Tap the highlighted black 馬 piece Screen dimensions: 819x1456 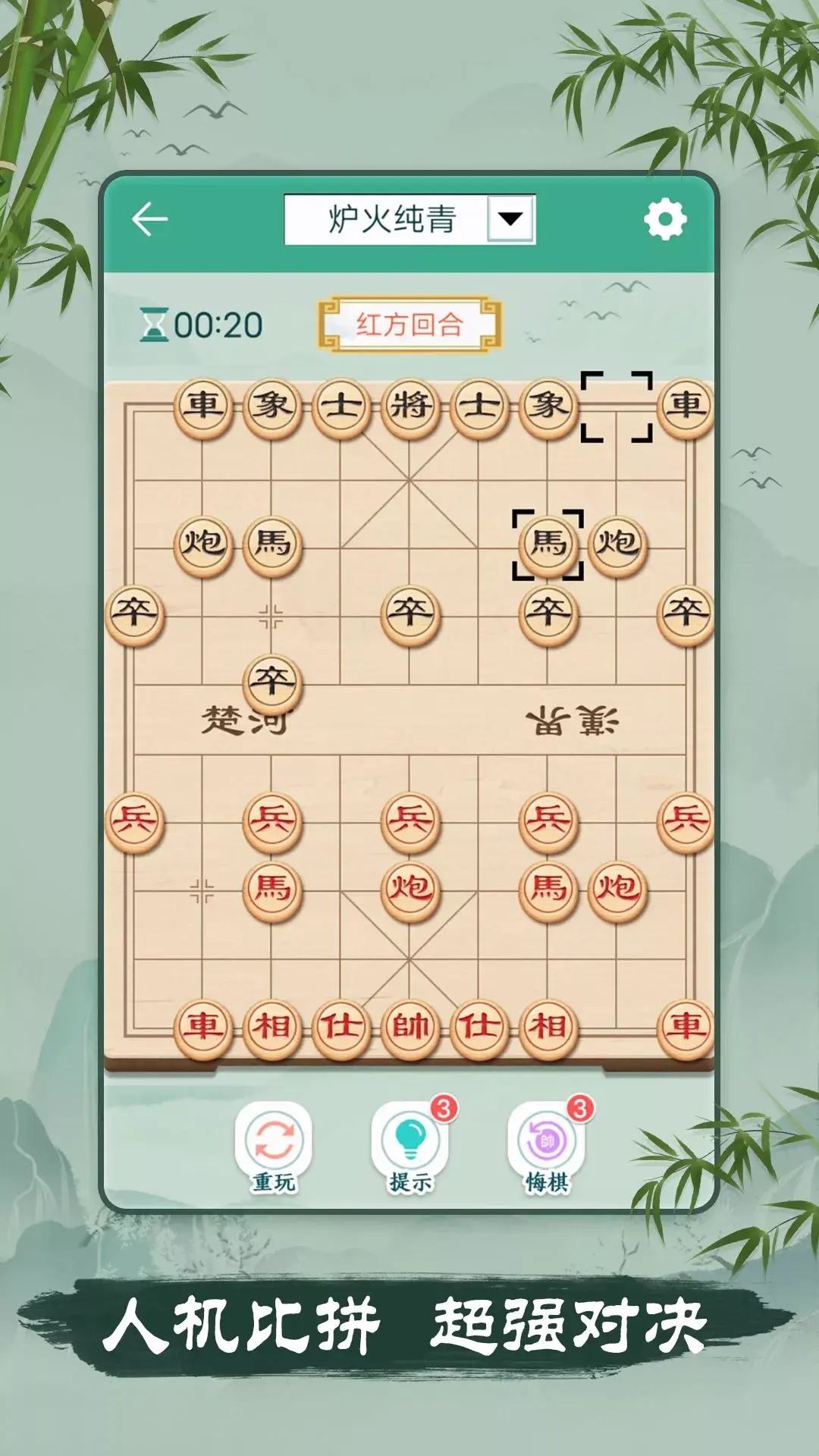coord(548,544)
